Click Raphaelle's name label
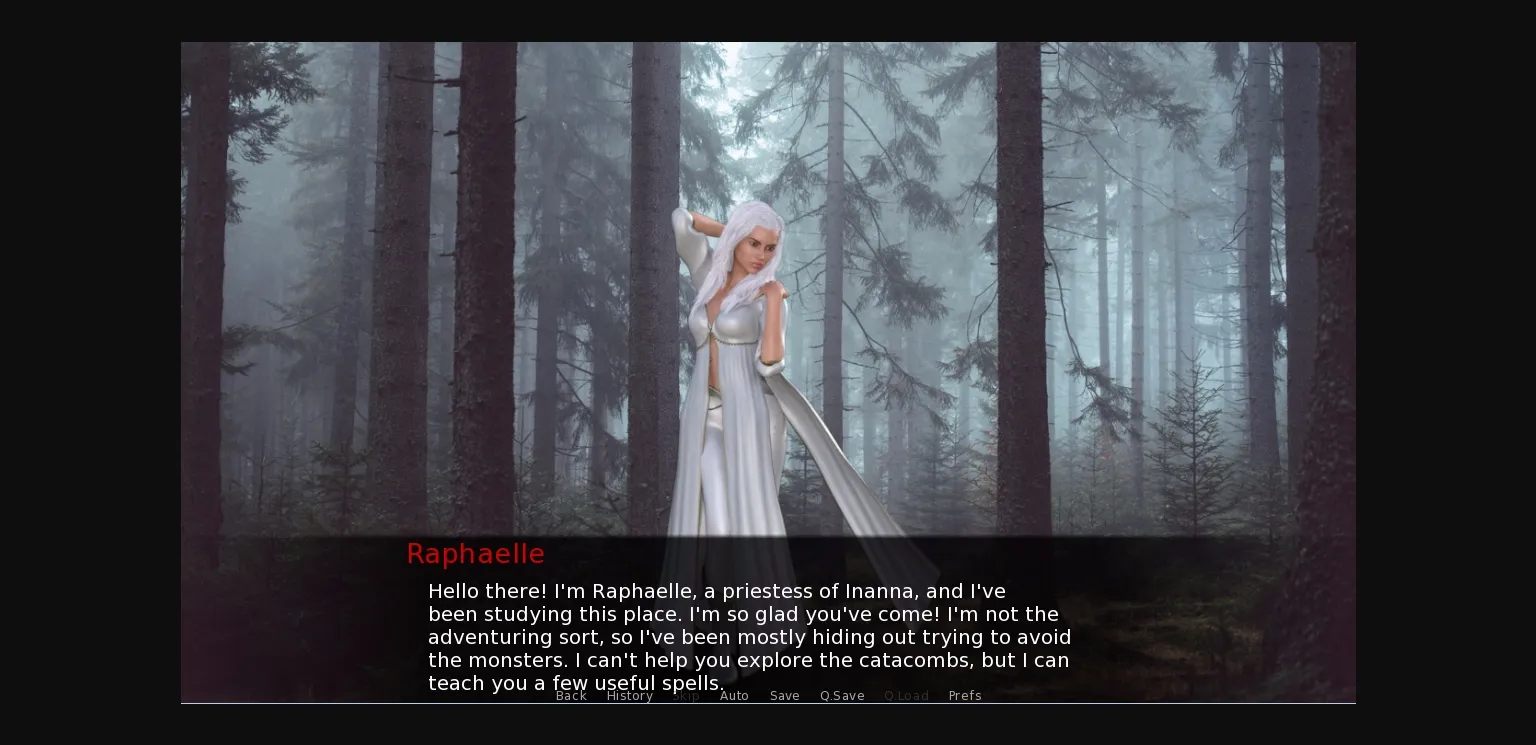Screen dimensions: 1536x745 [475, 553]
